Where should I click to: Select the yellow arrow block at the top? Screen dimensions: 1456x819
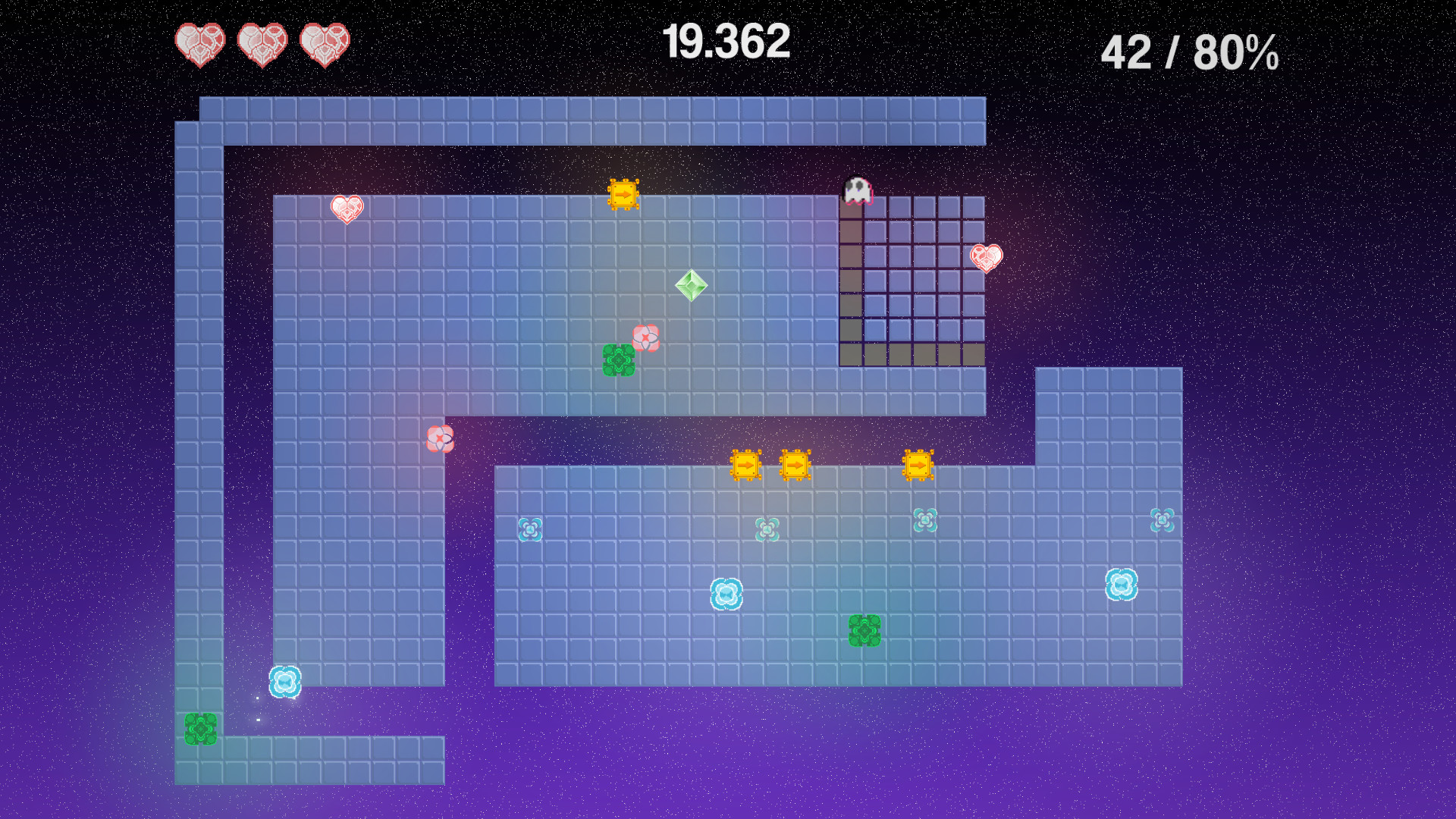click(623, 196)
